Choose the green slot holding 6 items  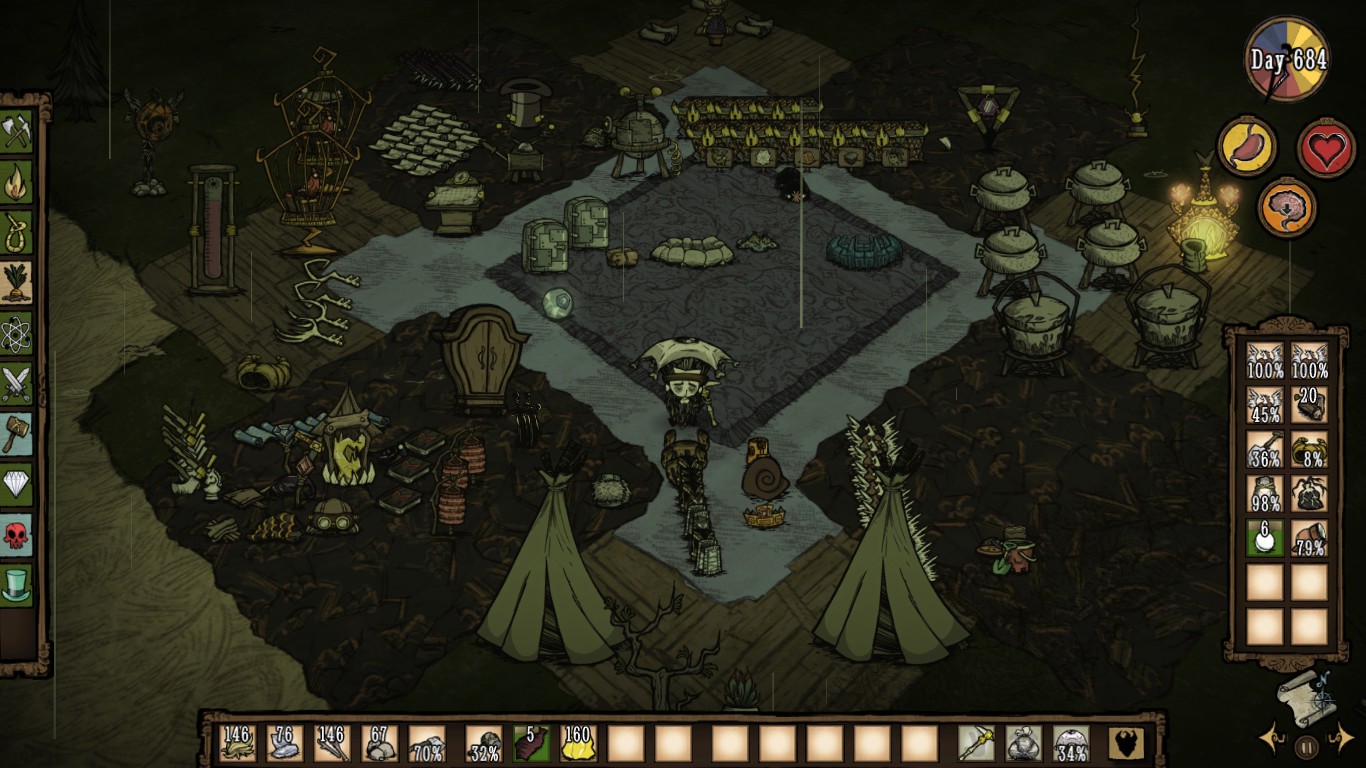[x=1265, y=537]
